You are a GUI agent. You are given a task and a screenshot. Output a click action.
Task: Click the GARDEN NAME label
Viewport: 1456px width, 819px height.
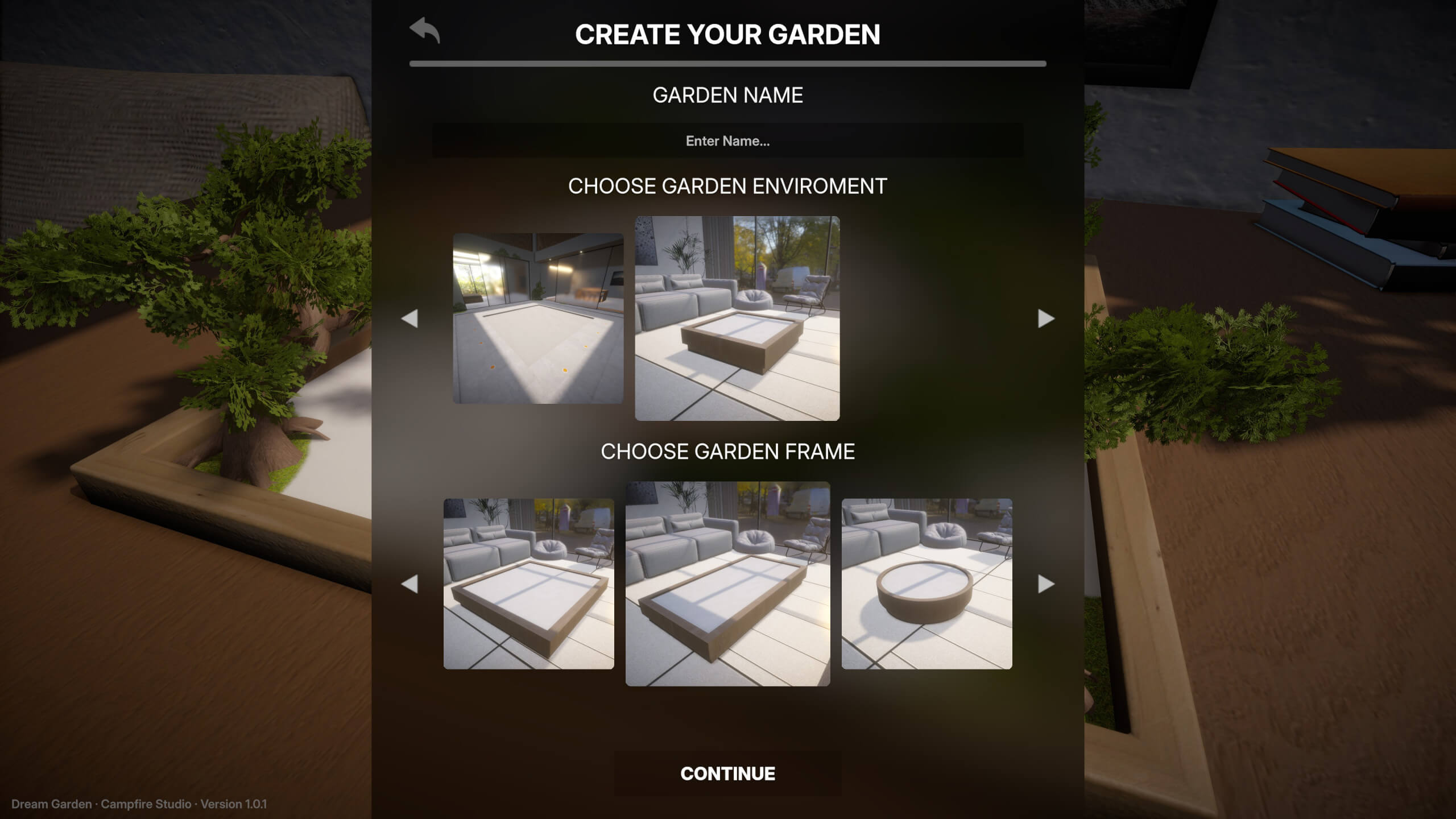(728, 94)
